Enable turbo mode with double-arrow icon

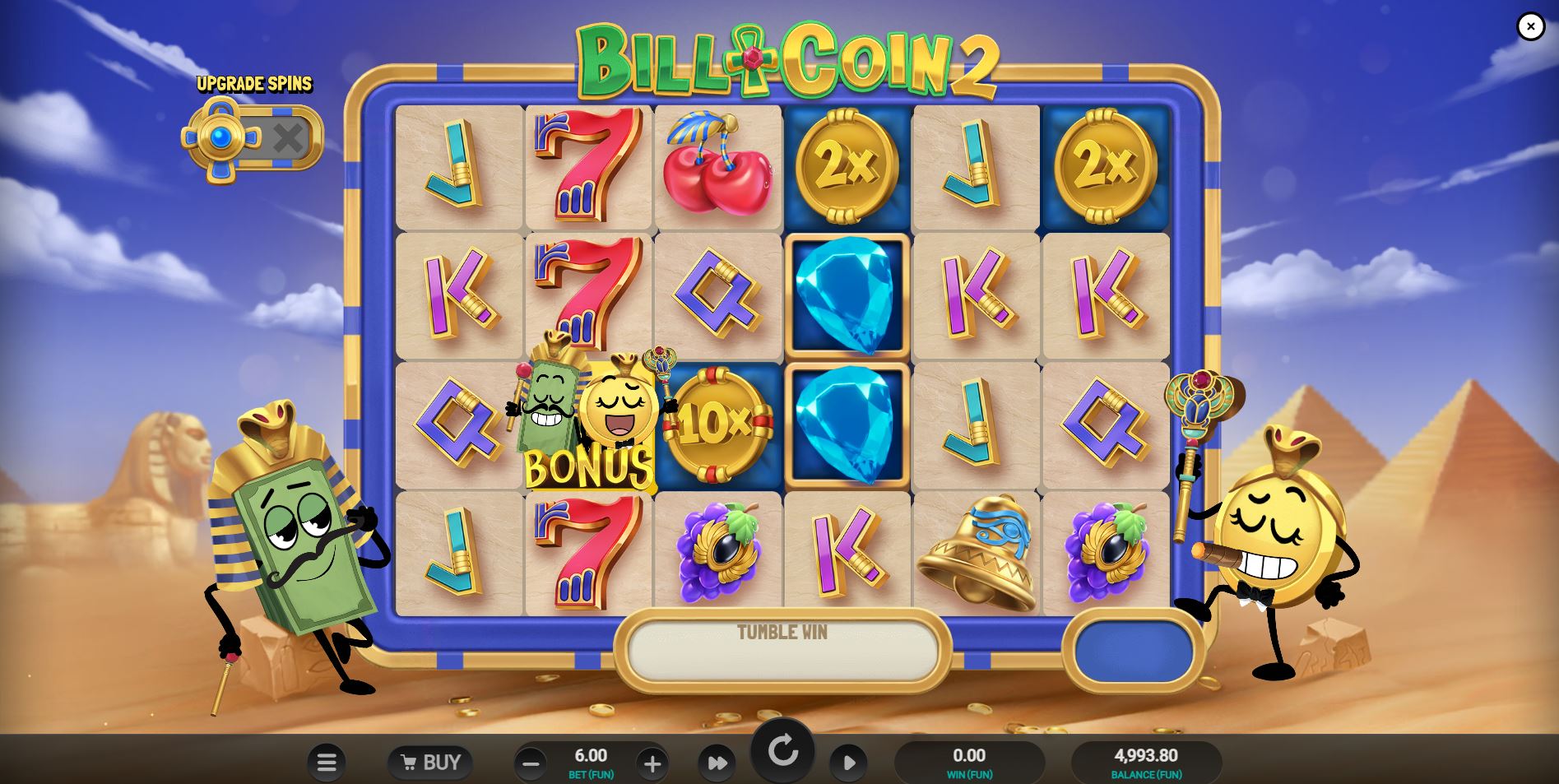718,762
